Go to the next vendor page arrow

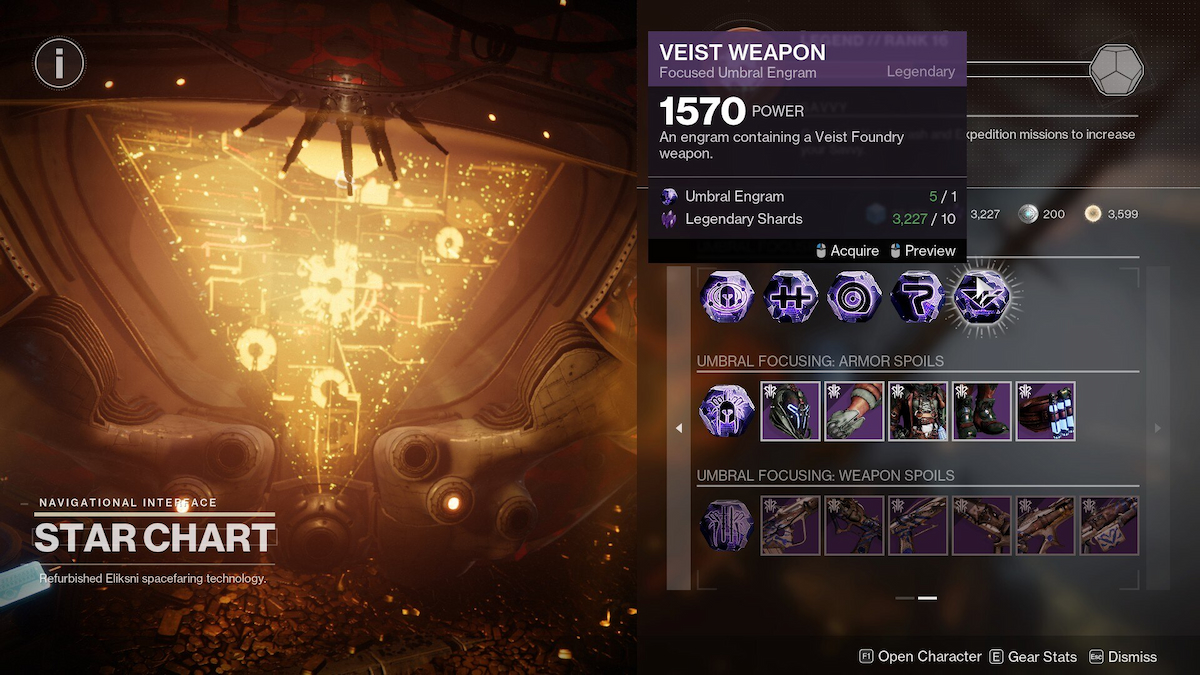tap(1158, 428)
